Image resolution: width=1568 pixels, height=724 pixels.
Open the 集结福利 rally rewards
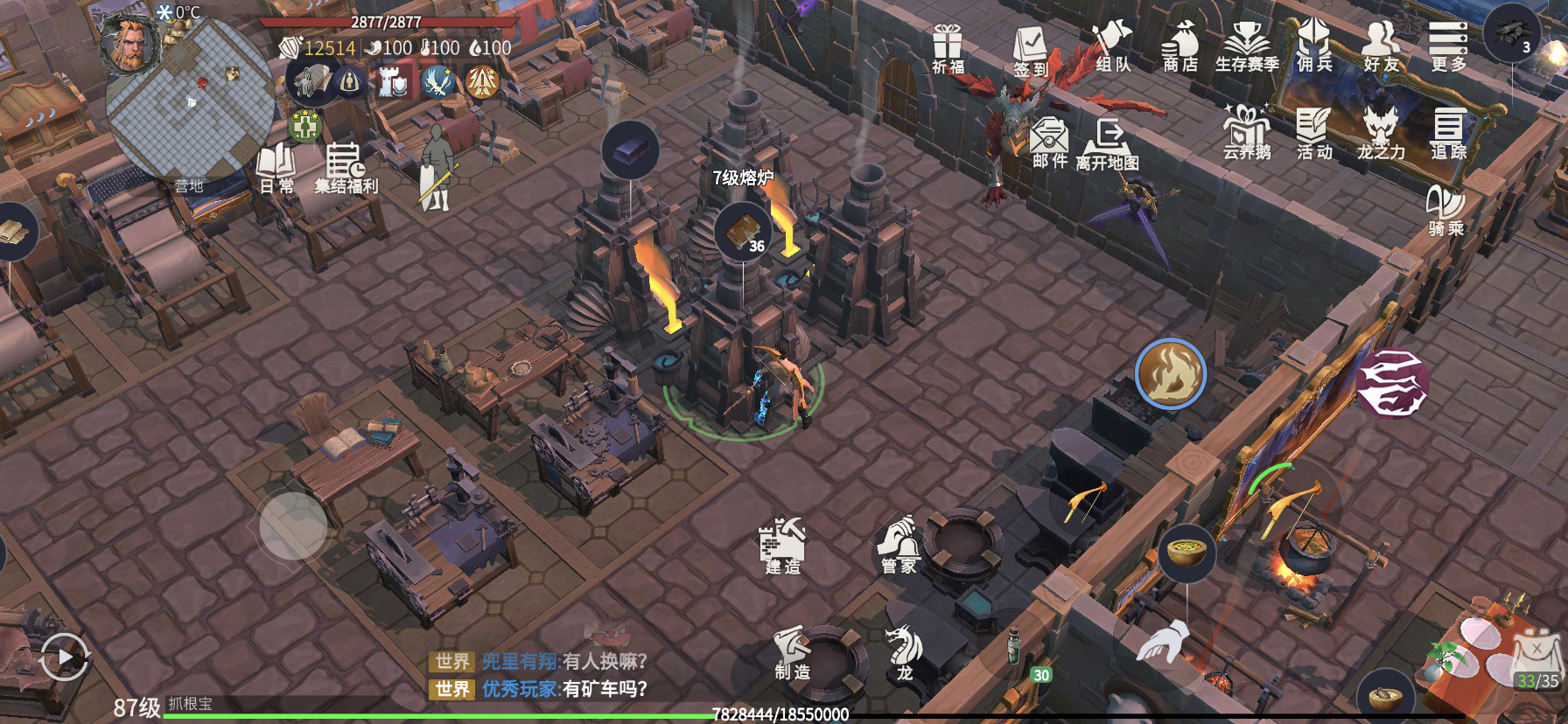346,167
